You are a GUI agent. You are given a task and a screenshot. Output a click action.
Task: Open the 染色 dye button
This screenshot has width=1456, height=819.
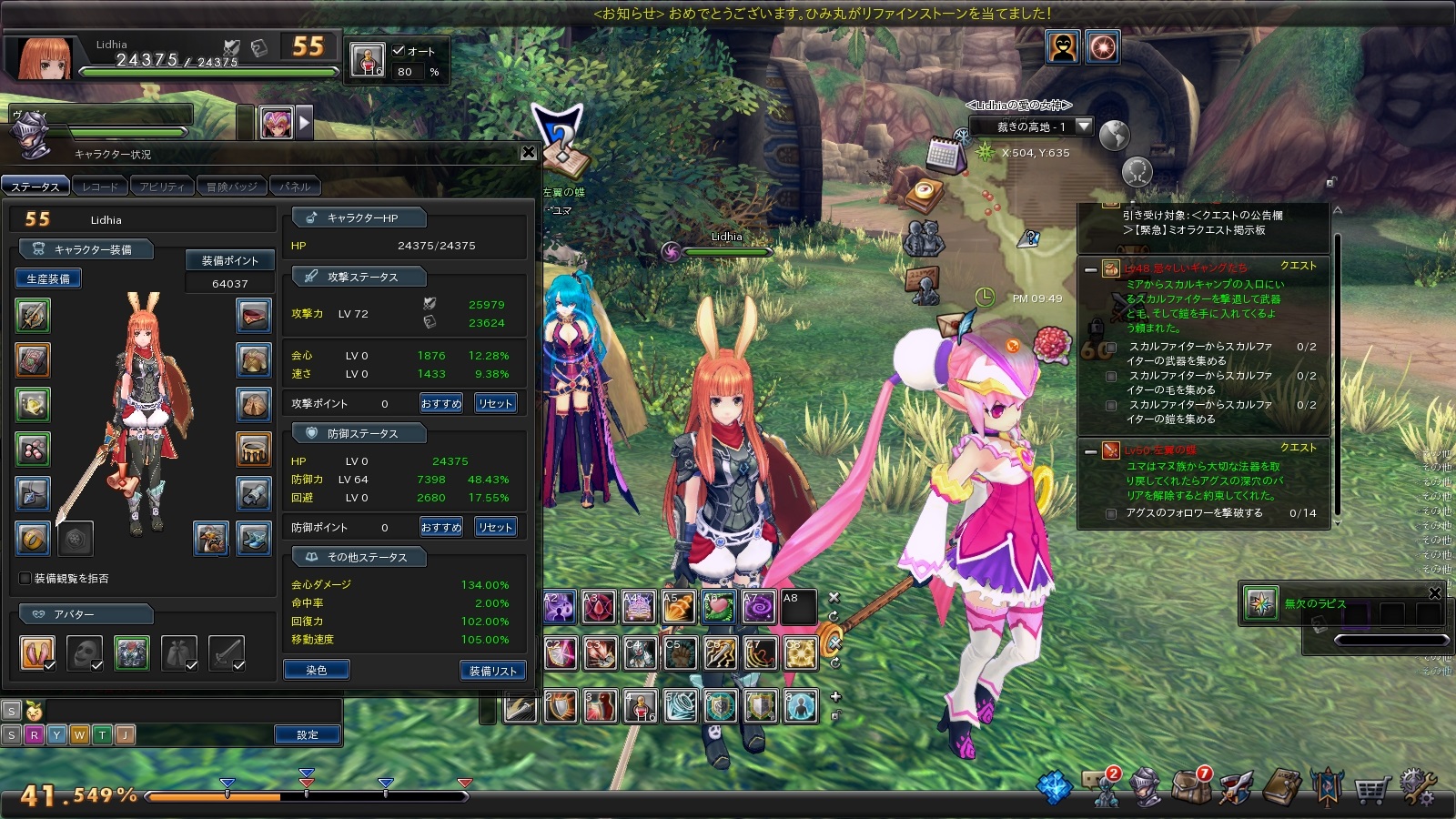coord(316,671)
